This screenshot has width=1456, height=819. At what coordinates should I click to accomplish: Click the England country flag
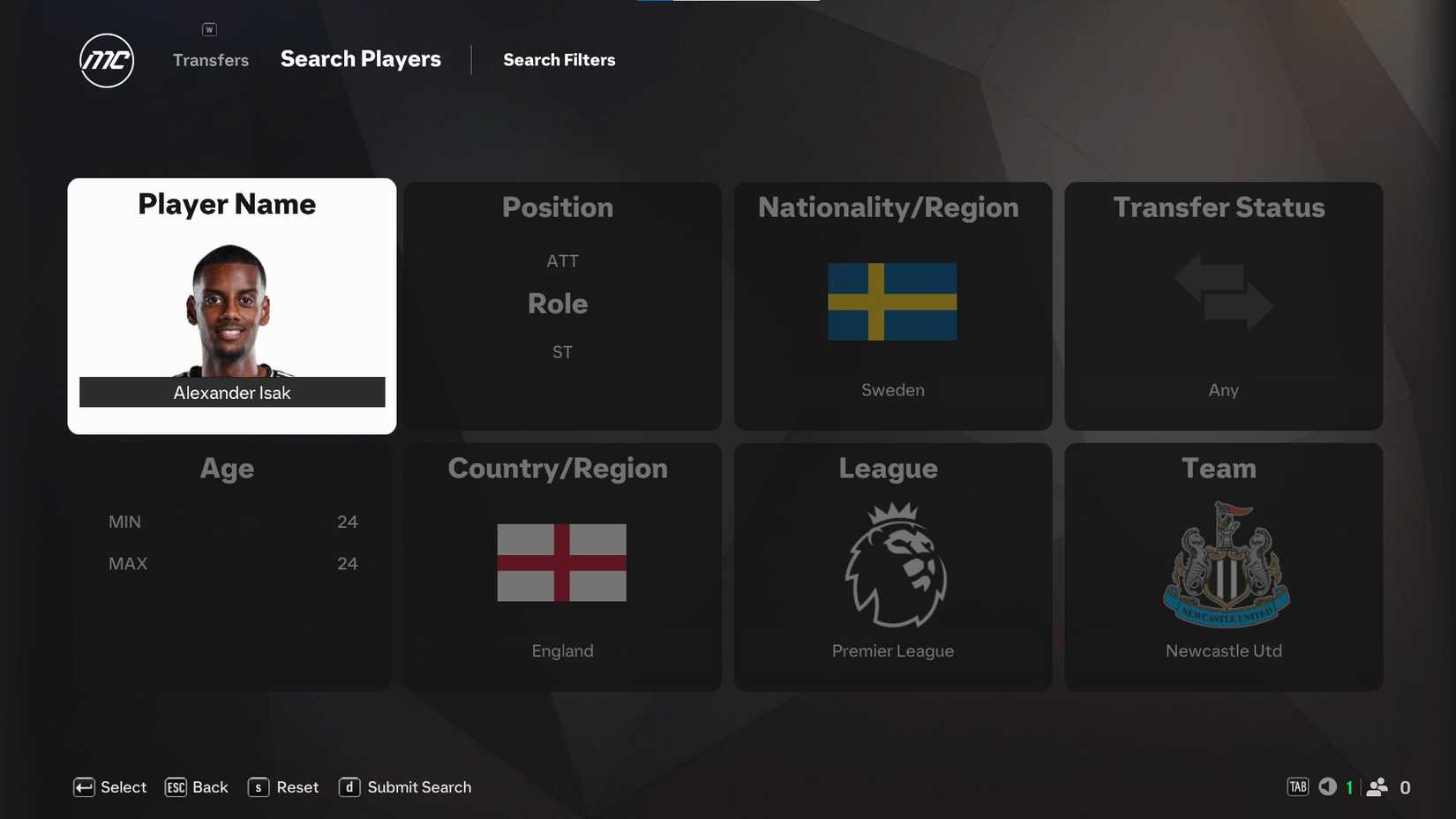point(561,562)
